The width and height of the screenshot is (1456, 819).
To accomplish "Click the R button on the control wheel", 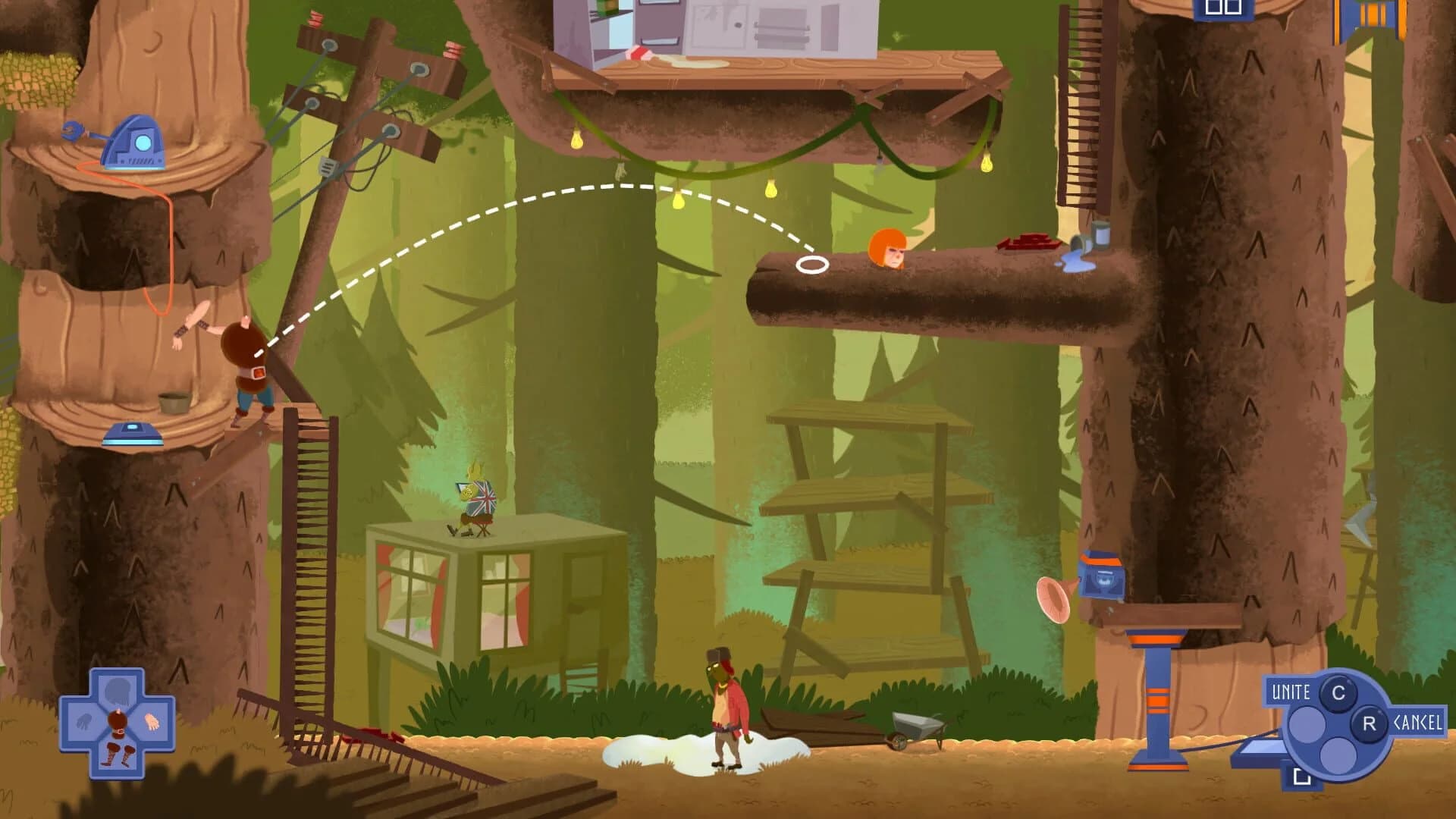I will (x=1370, y=723).
